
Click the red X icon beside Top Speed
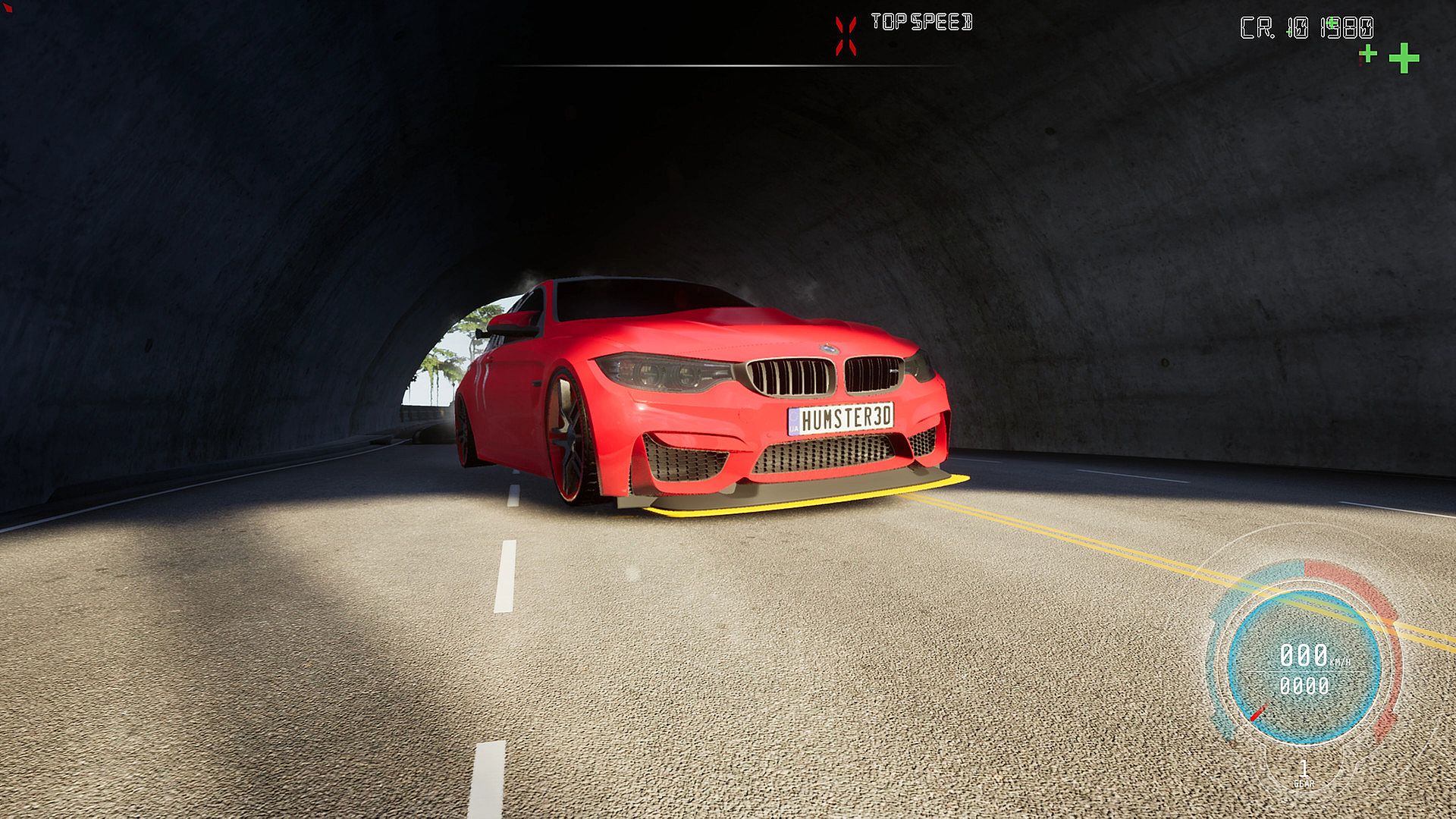(846, 36)
